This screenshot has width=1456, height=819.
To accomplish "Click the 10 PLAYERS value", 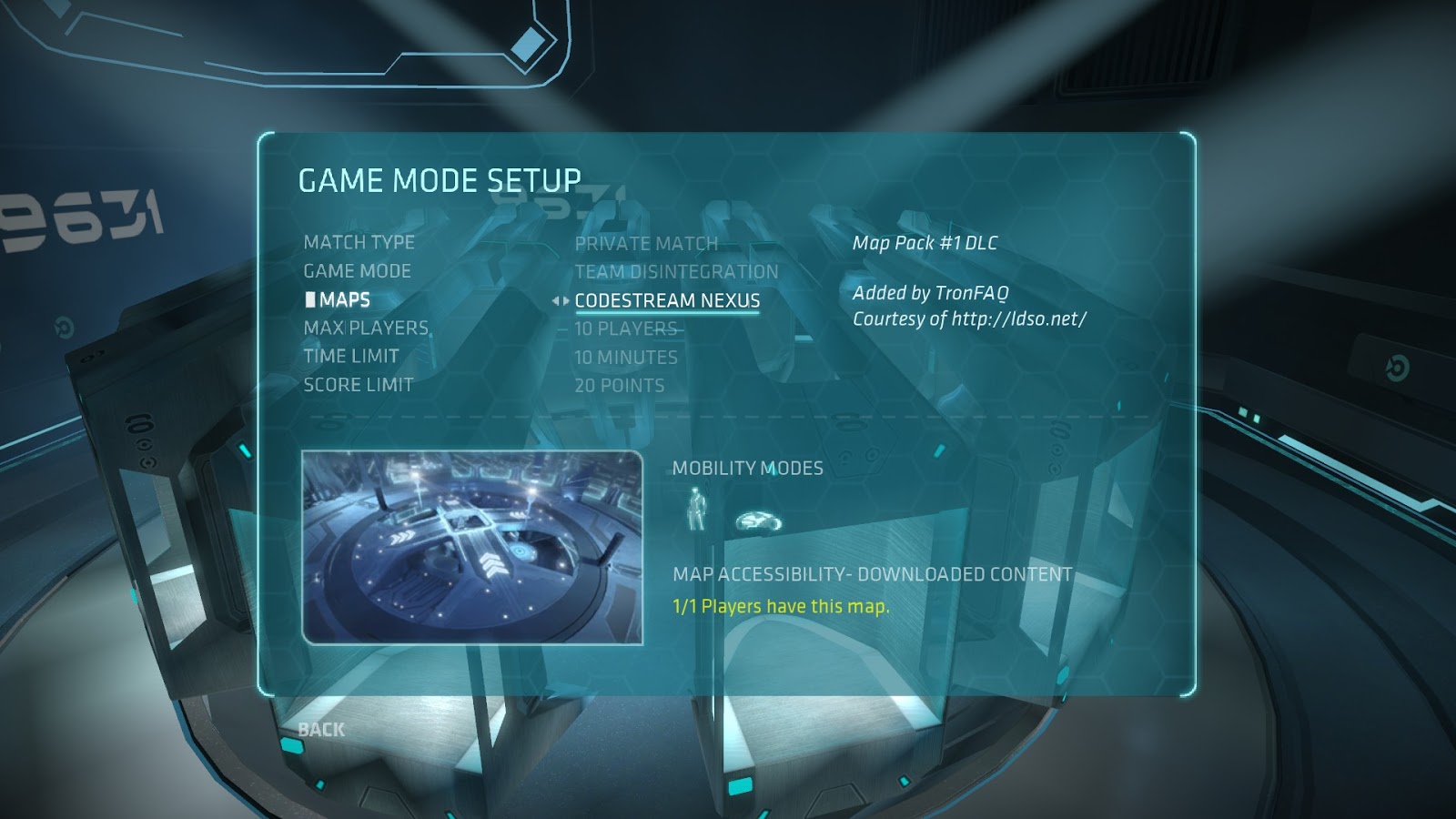I will tap(627, 329).
